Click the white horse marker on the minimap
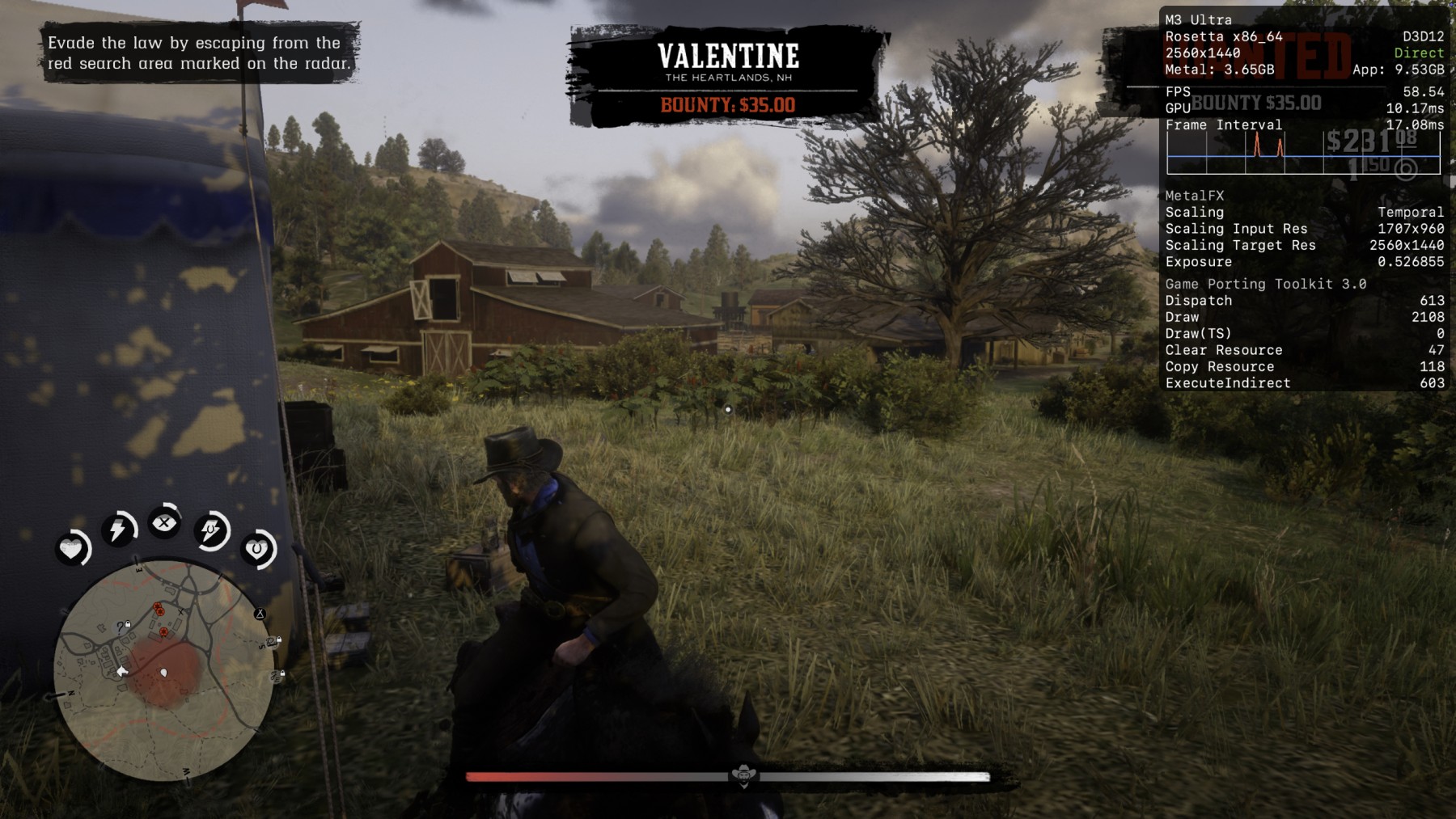Viewport: 1456px width, 819px height. click(x=122, y=671)
